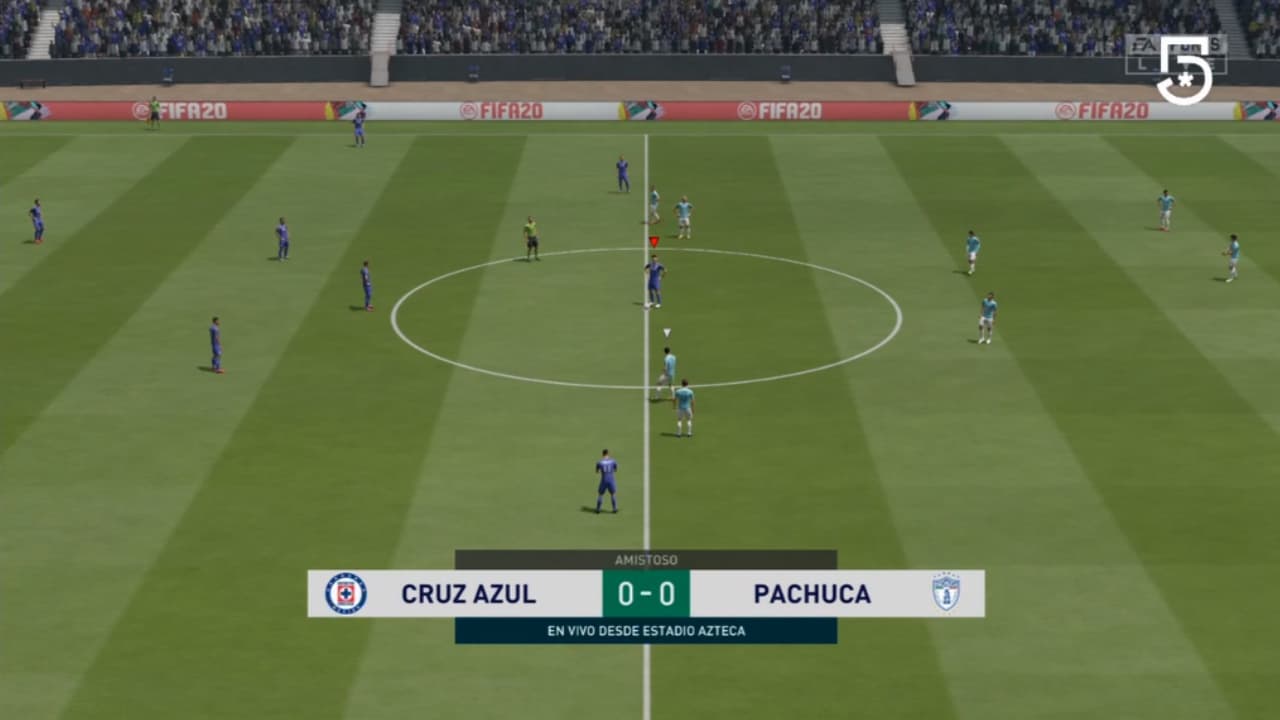The width and height of the screenshot is (1280, 720).
Task: Click the Cruz Azul team crest
Action: [x=345, y=593]
